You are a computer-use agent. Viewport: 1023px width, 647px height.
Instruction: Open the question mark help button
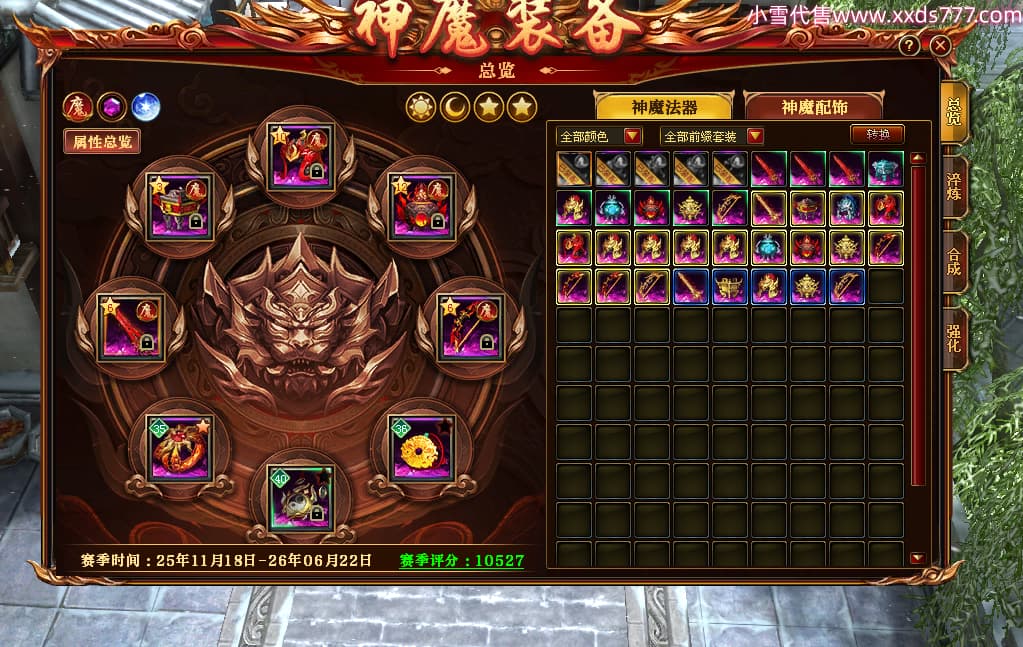[908, 46]
